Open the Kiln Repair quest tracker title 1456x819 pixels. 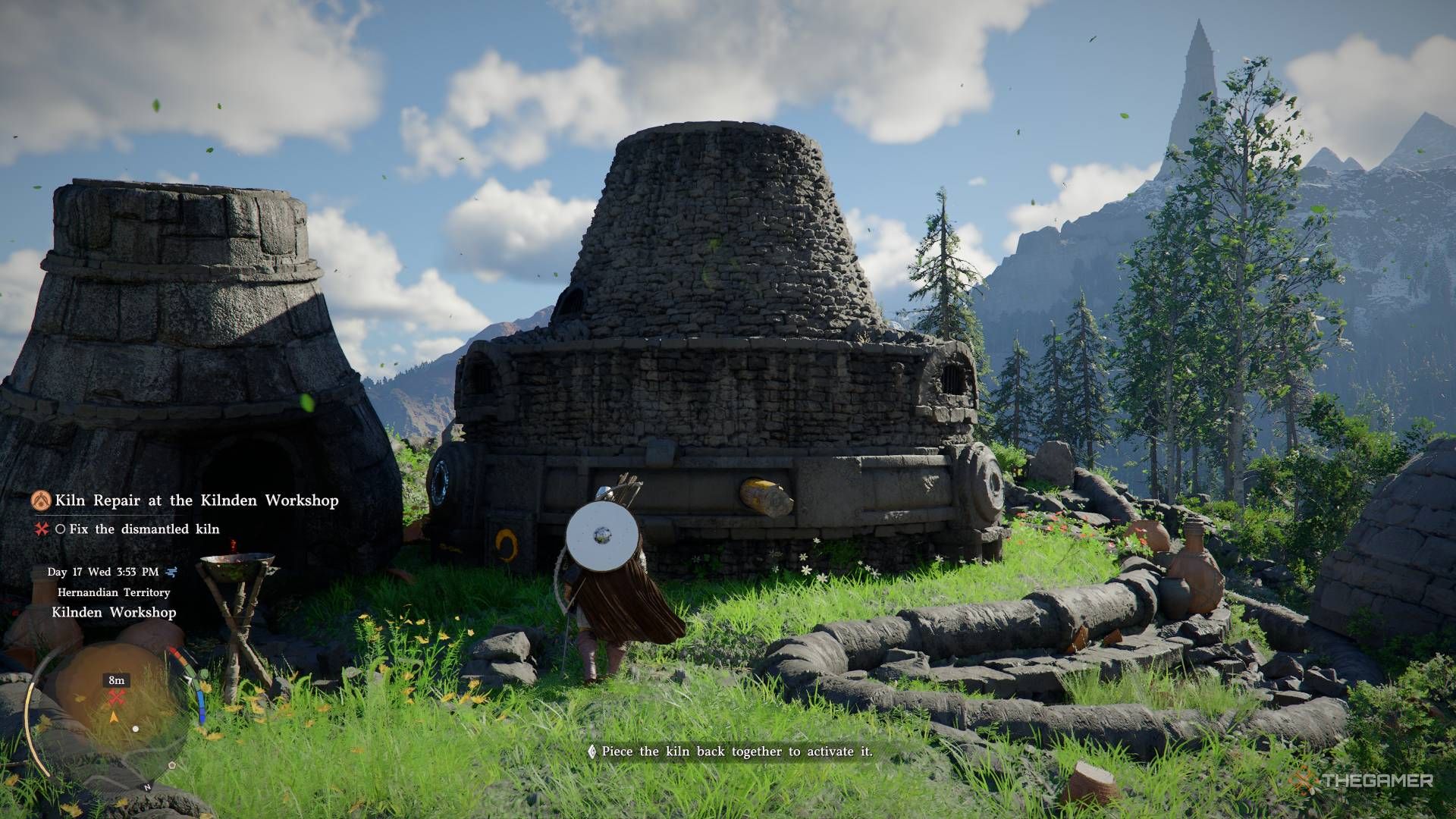[196, 500]
